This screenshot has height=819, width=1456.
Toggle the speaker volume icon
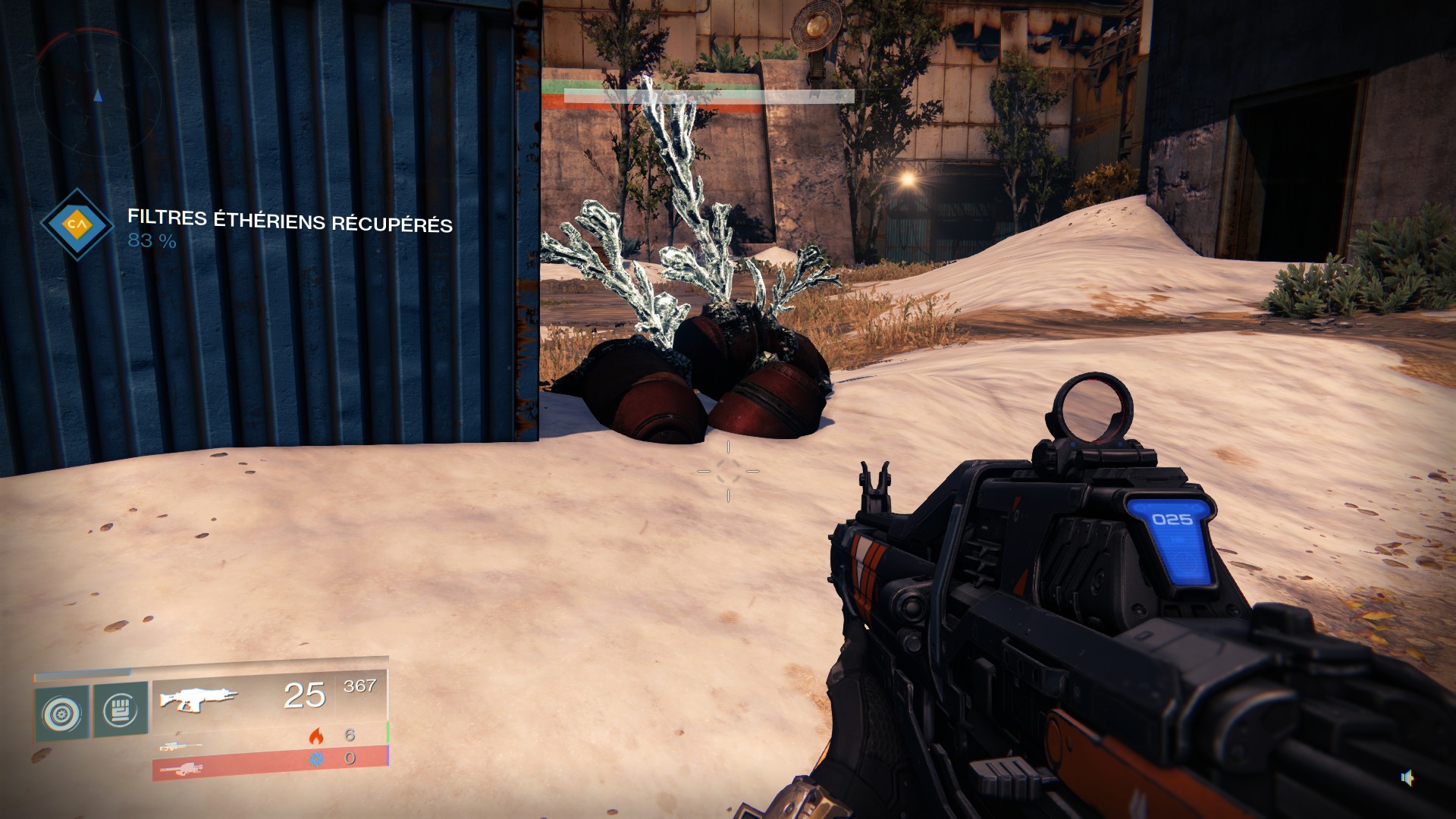[x=1407, y=777]
